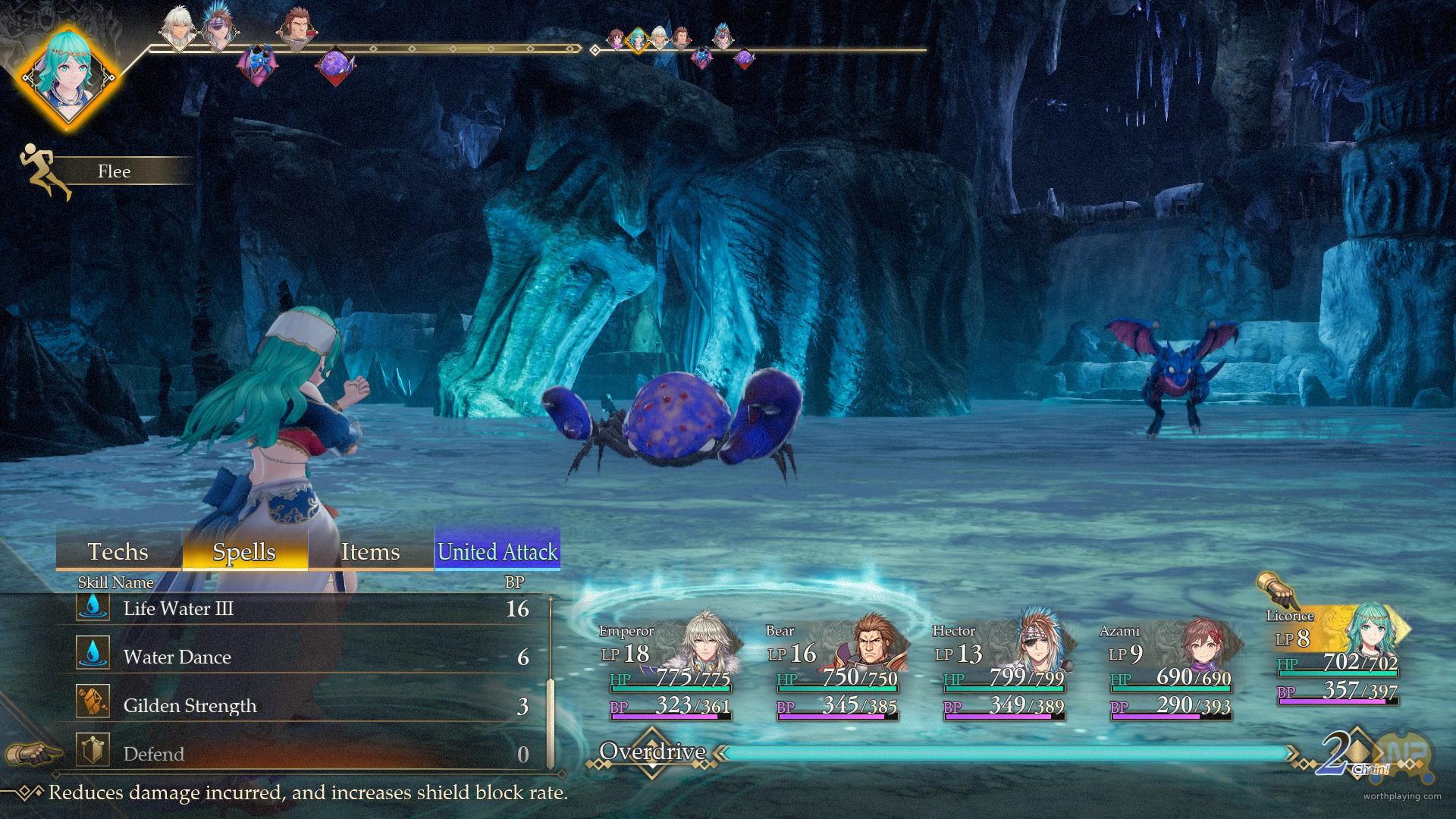Select the Emperor party member panel
The width and height of the screenshot is (1456, 819).
click(667, 669)
